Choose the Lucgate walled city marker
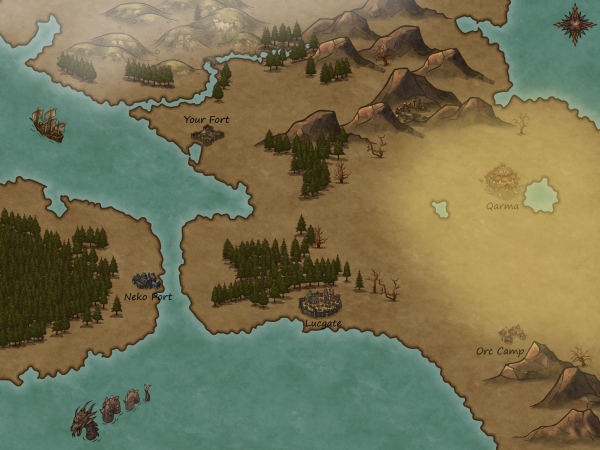Screen dimensions: 600x450 coord(321,301)
